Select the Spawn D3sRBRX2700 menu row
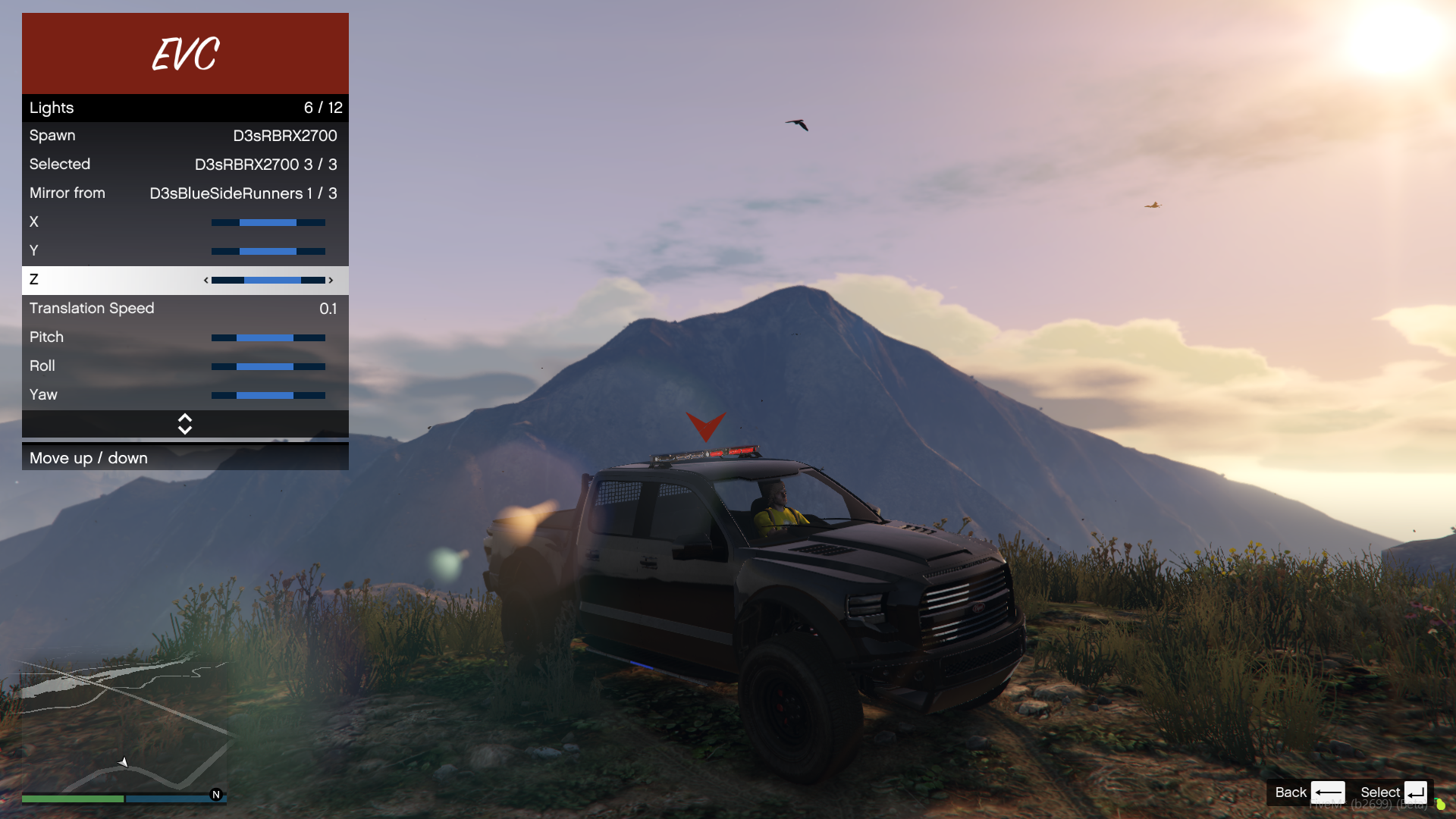Image resolution: width=1456 pixels, height=819 pixels. pos(185,136)
